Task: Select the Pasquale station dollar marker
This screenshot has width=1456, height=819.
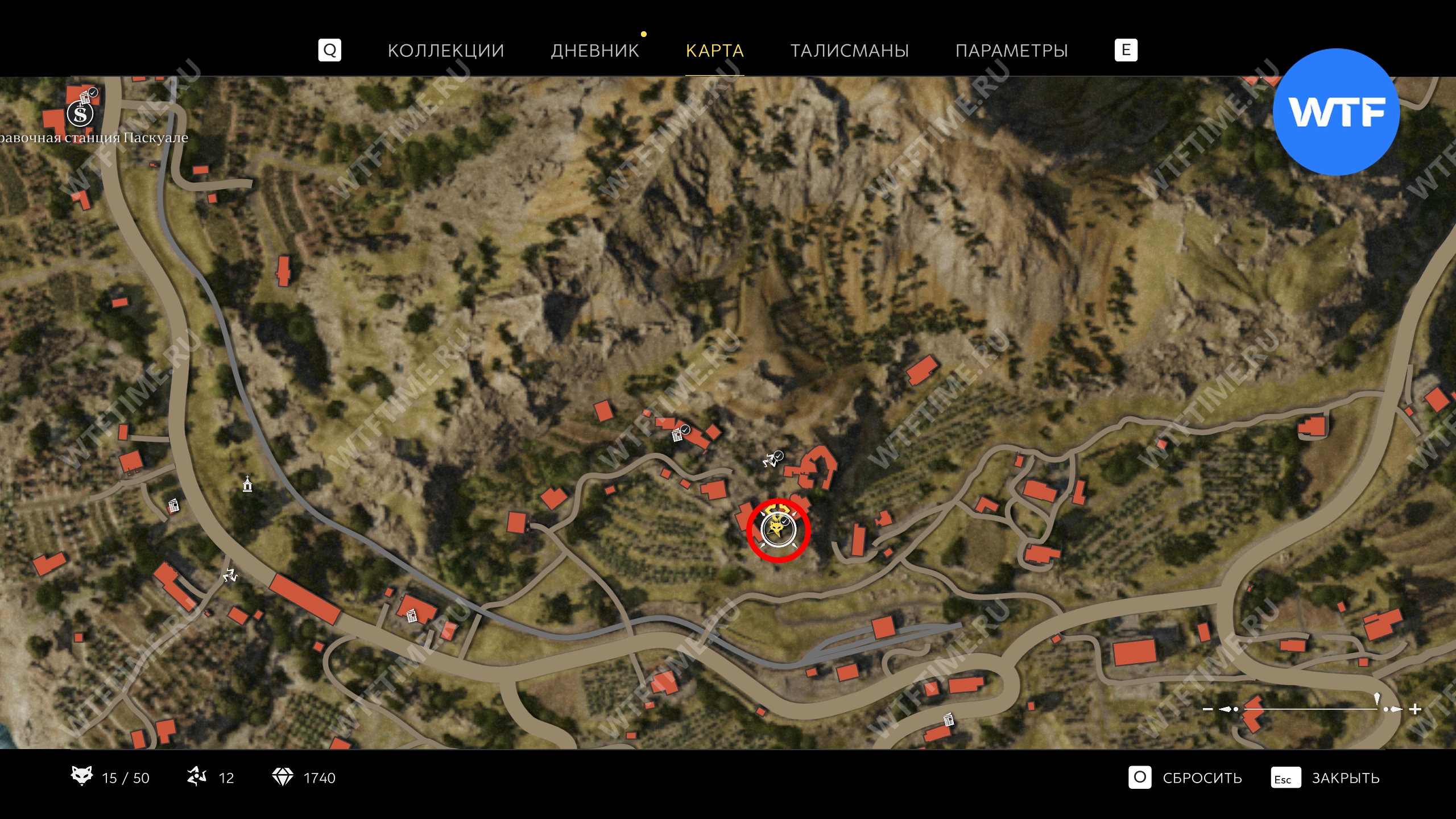Action: [80, 114]
